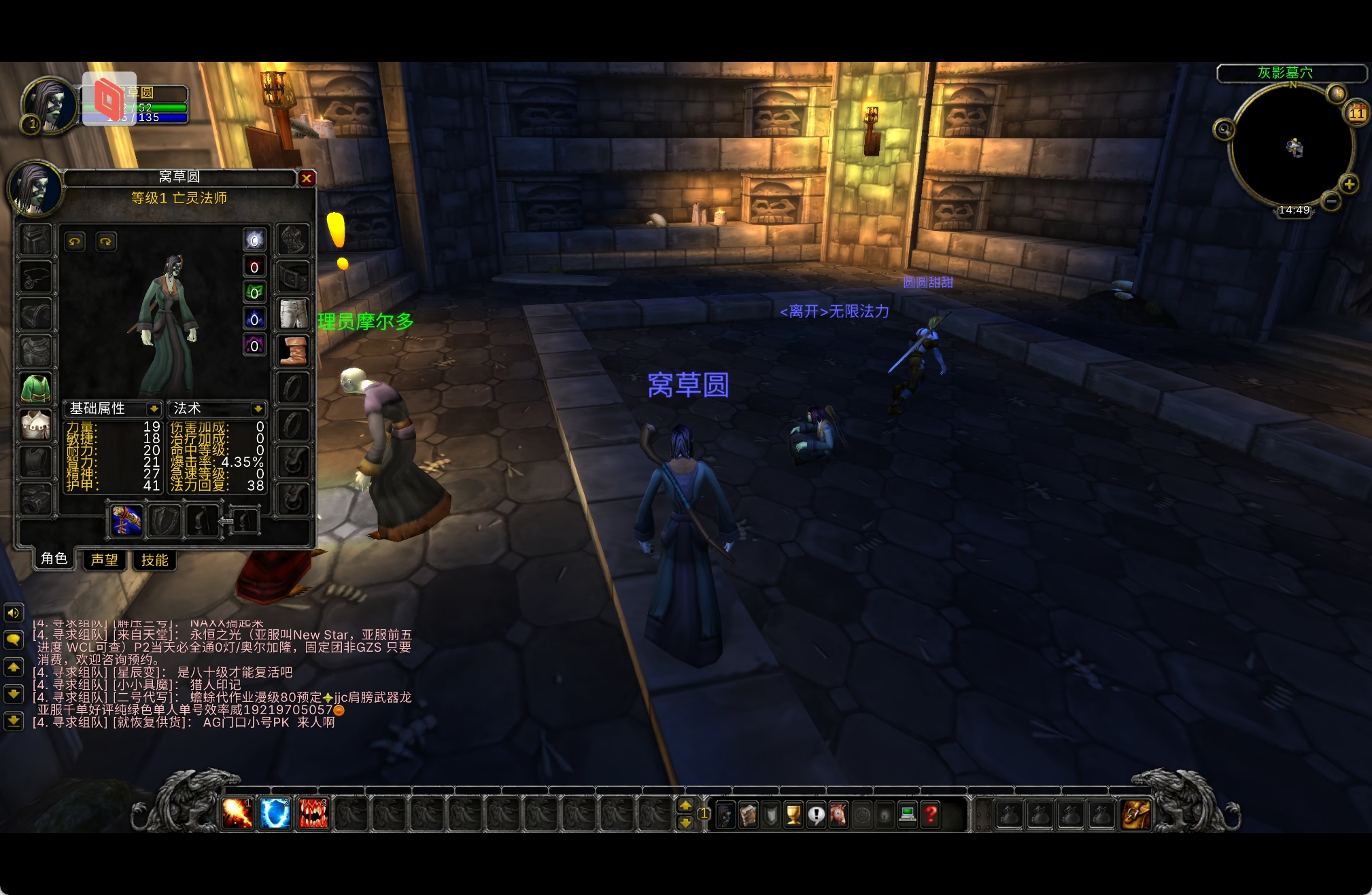Rotate the character model left
Viewport: 1372px width, 895px height.
coord(75,241)
